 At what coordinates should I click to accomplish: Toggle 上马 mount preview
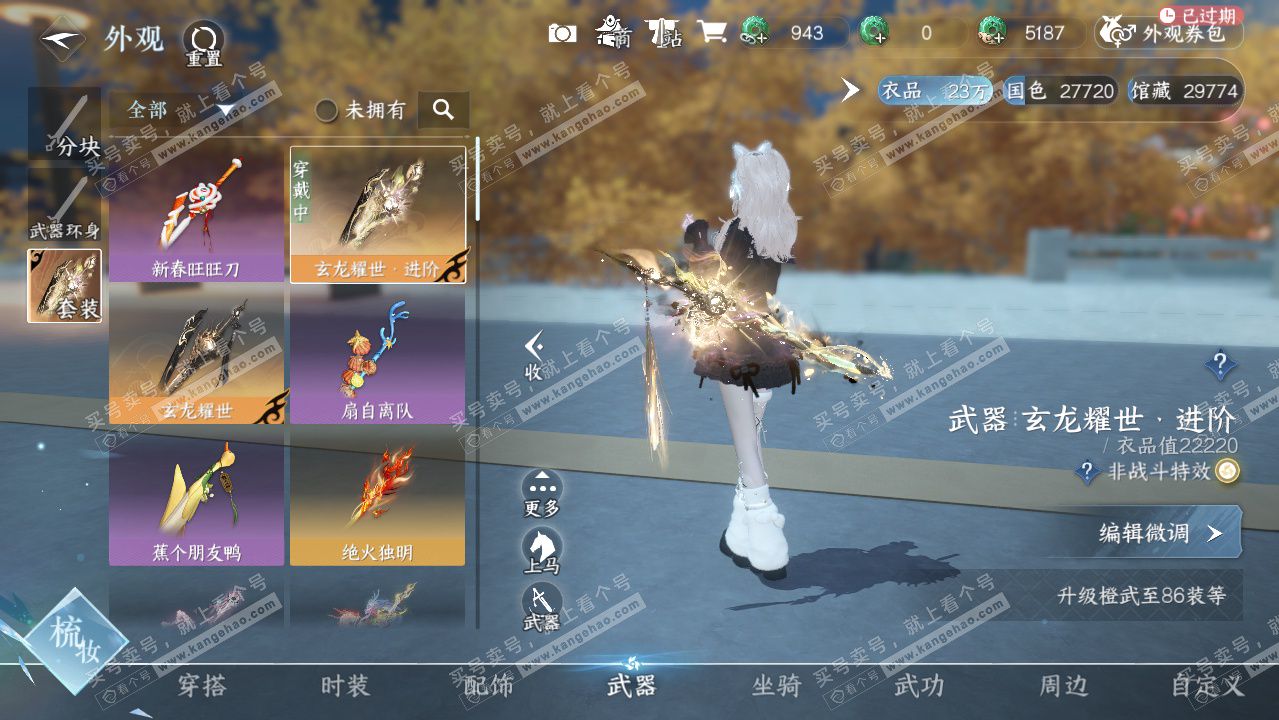pos(542,550)
